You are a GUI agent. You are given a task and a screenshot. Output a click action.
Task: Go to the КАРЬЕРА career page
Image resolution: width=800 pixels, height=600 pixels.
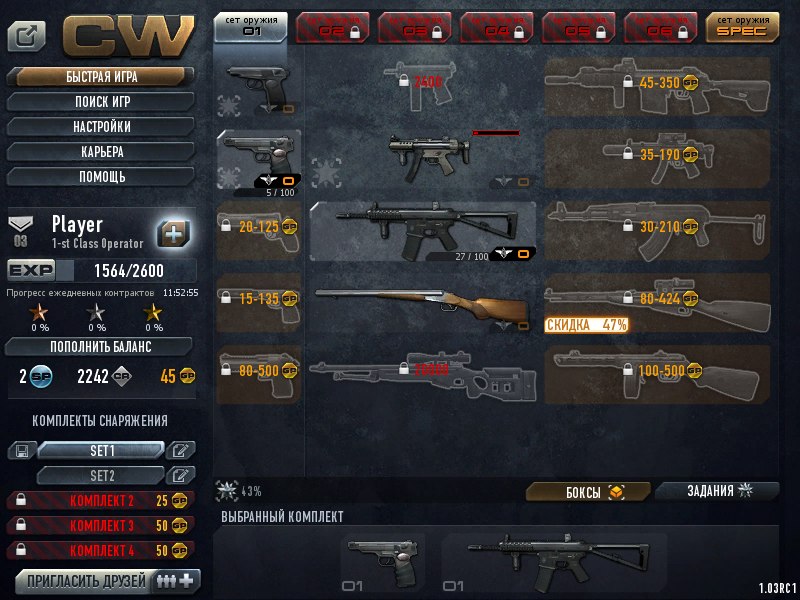[x=101, y=152]
